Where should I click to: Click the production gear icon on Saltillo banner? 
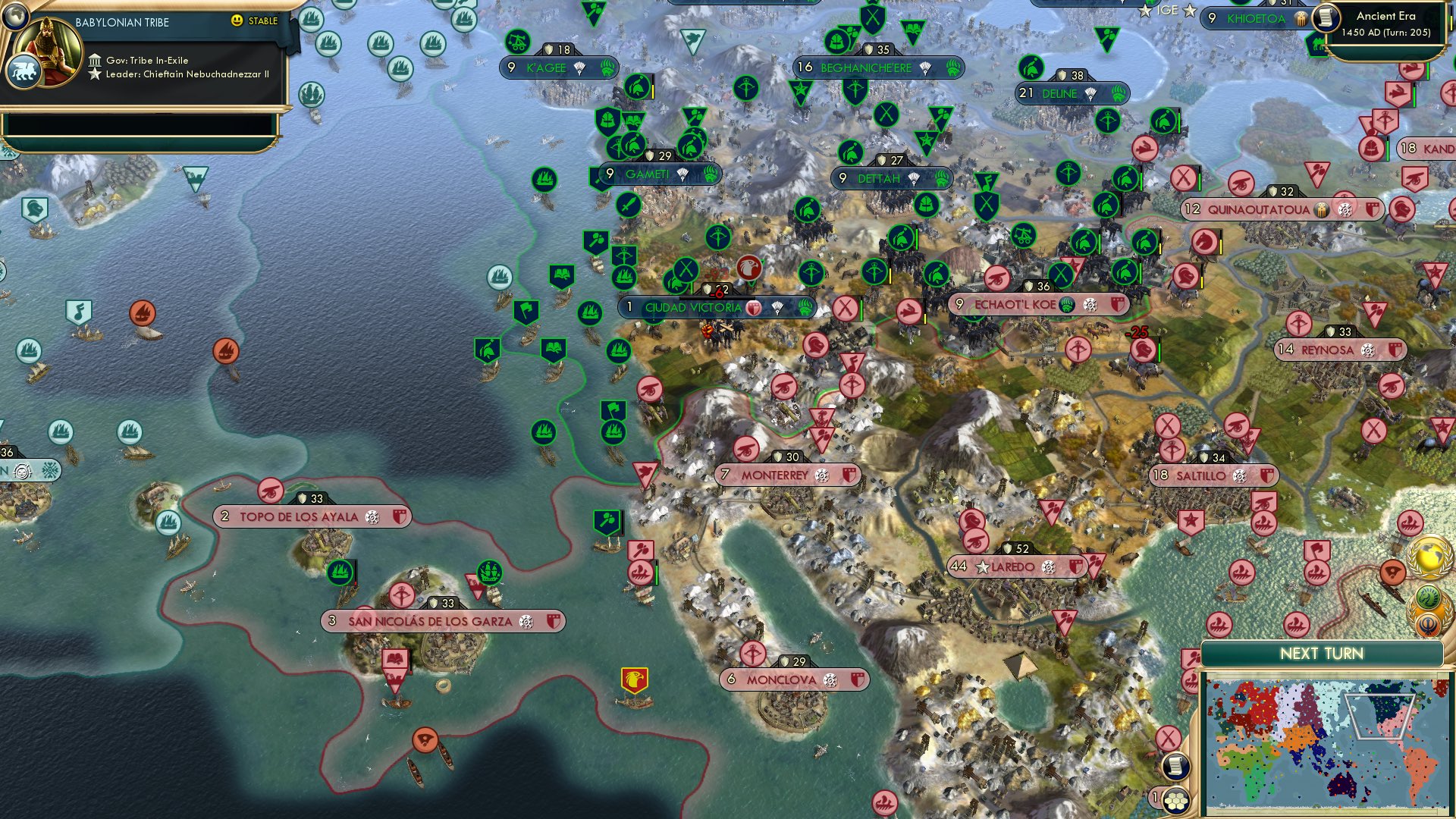click(1241, 475)
